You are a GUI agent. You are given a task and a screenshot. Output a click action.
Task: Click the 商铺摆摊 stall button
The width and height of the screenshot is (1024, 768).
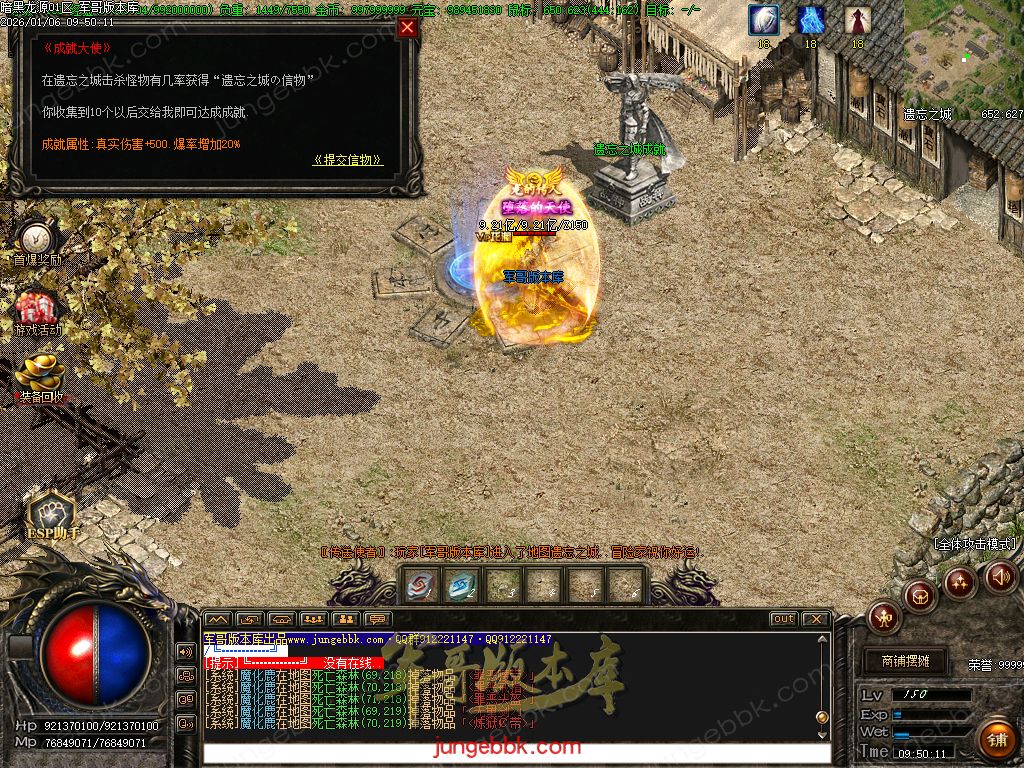pyautogui.click(x=905, y=661)
